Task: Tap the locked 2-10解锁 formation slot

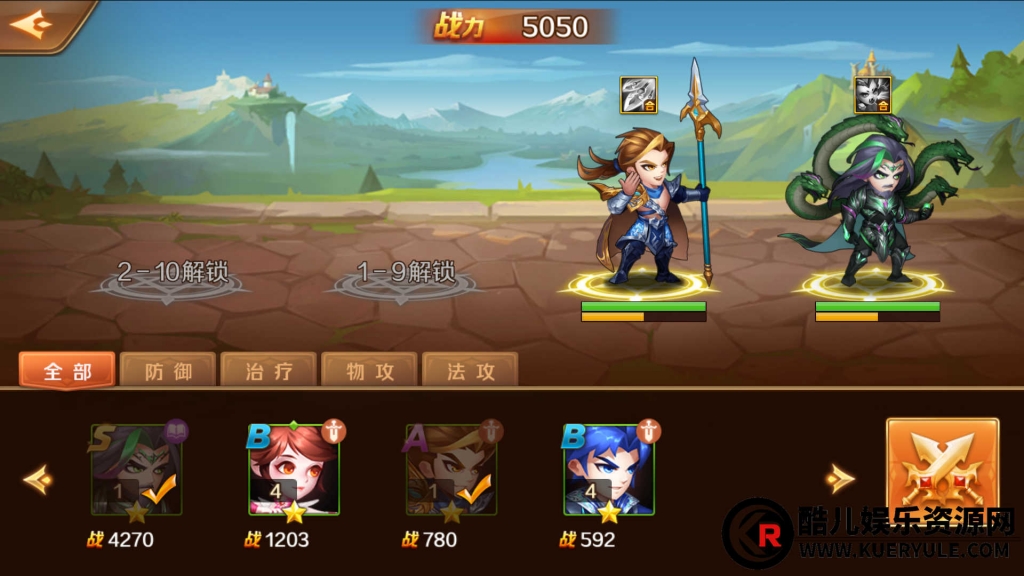Action: click(x=172, y=276)
